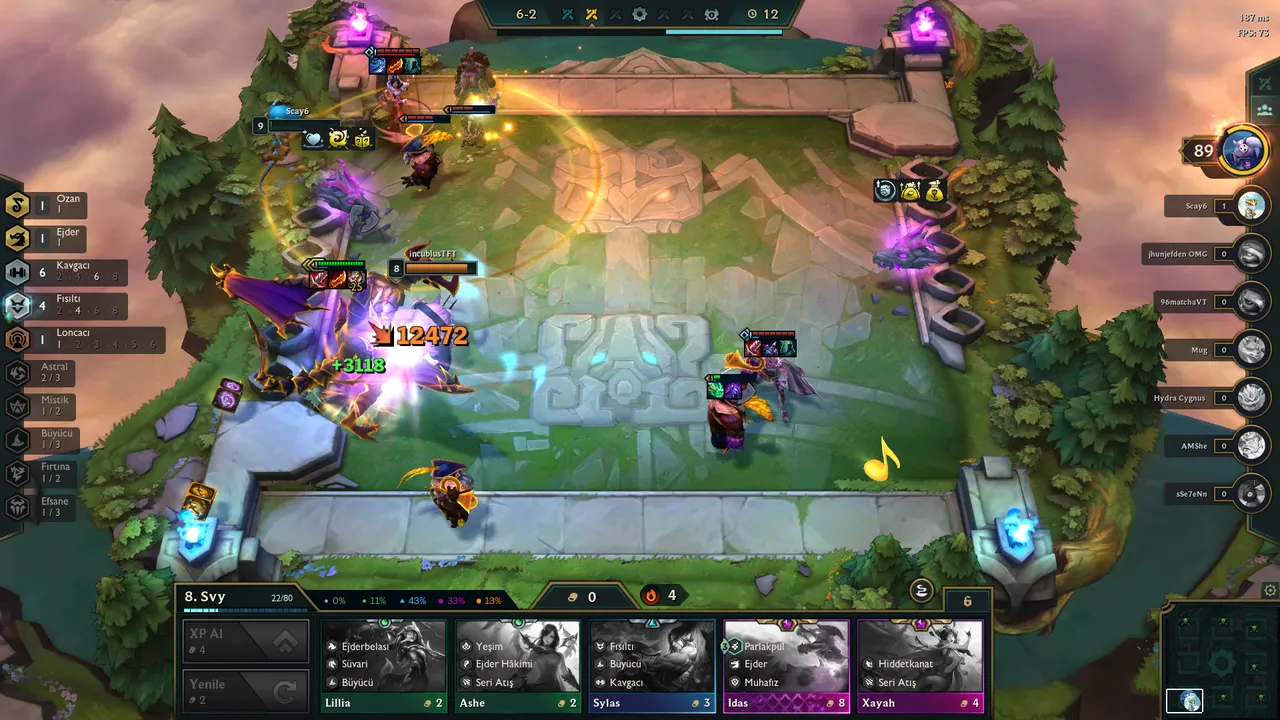Click the crossed swords icon on the right panel
This screenshot has height=720, width=1280.
1264,83
